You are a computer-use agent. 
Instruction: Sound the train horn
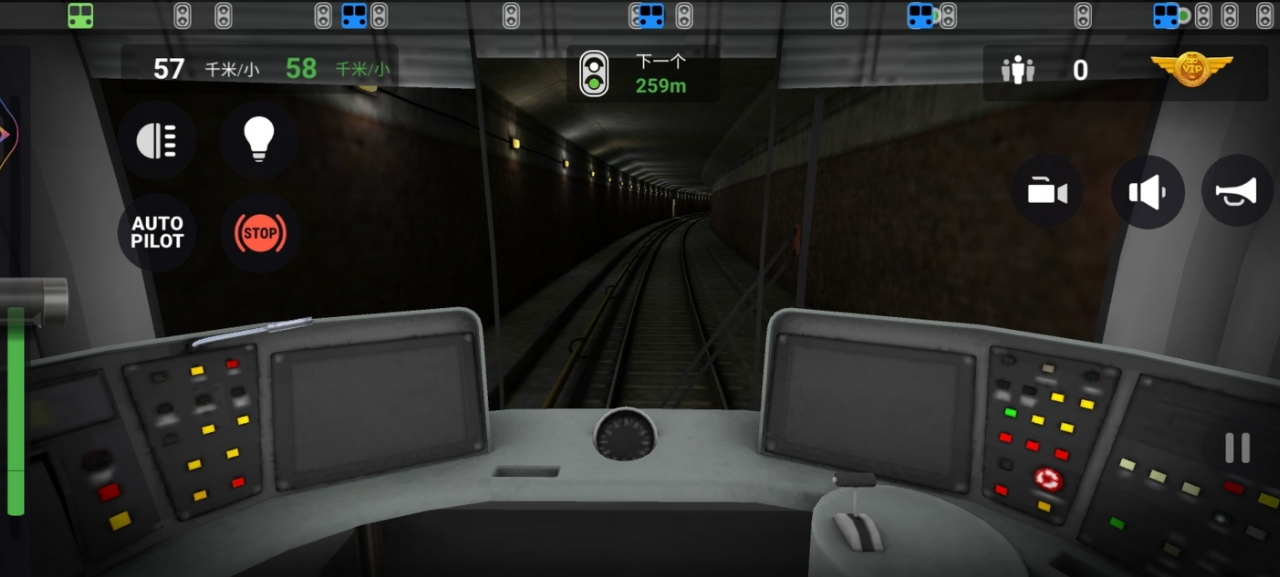[x=1237, y=191]
